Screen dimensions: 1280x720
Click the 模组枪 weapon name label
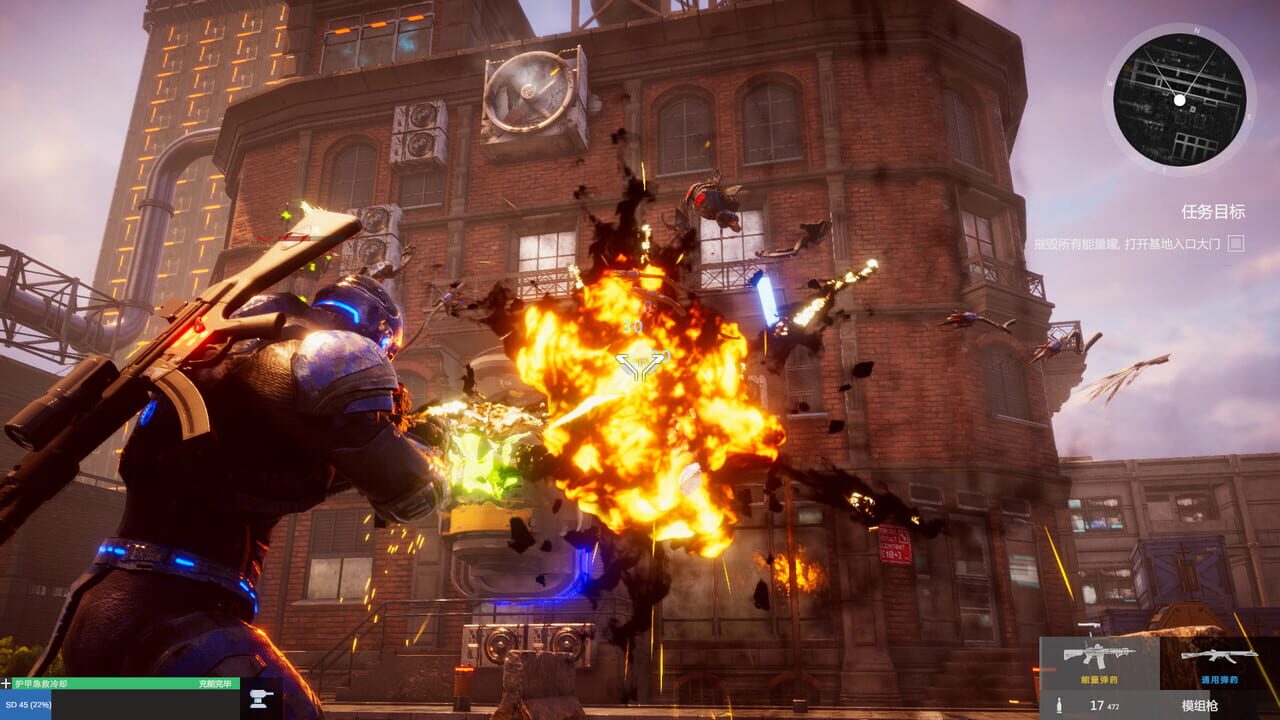tap(1200, 705)
